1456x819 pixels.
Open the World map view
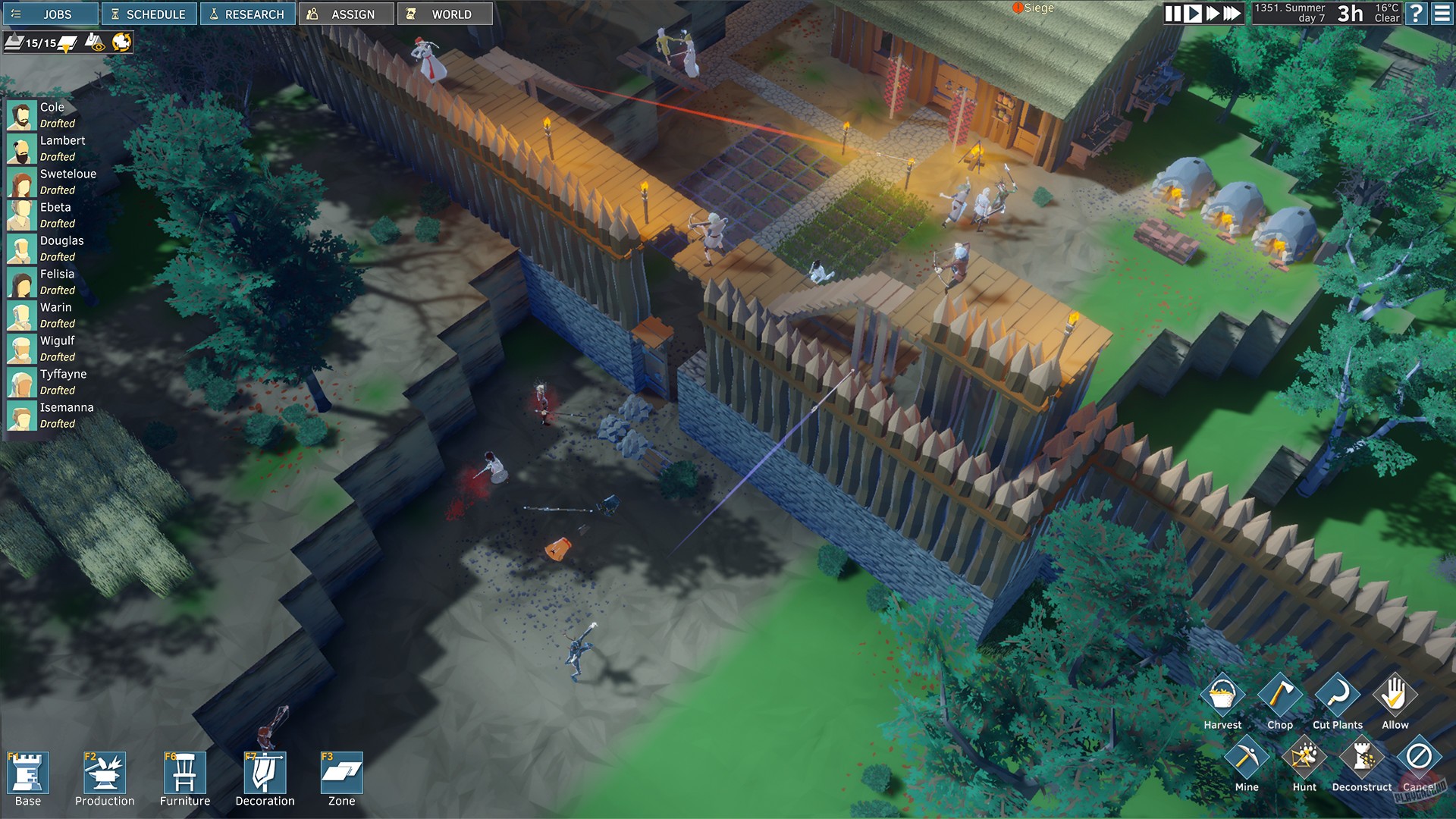(x=445, y=13)
